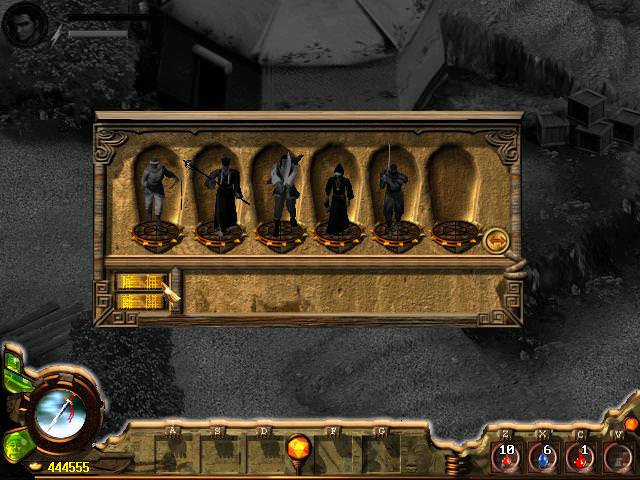This screenshot has width=640, height=480.
Task: Use the blue potion with count 6
Action: 544,458
